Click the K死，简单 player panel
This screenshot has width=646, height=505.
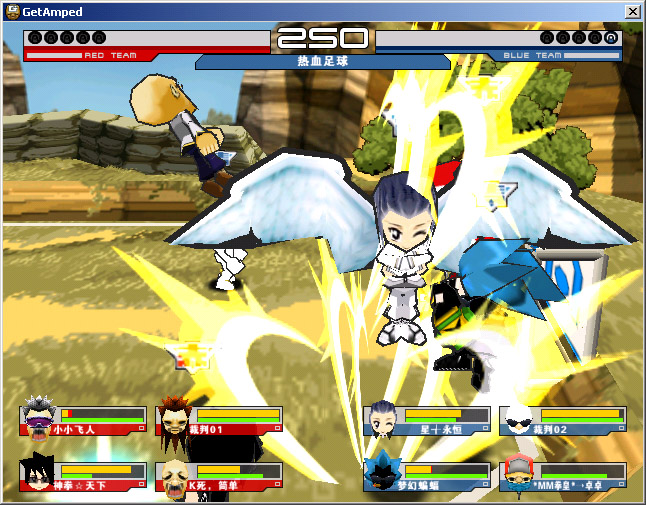[219, 476]
